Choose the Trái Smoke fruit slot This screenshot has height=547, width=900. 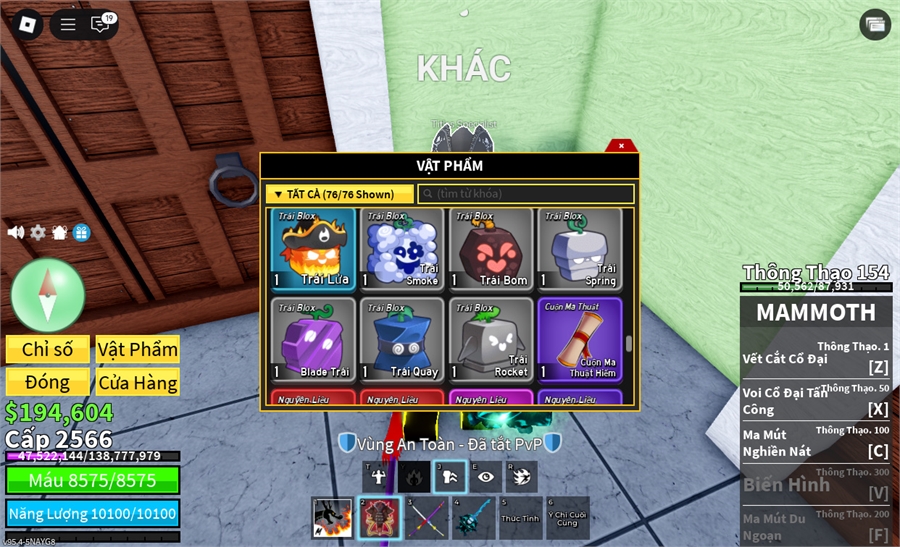click(x=401, y=249)
